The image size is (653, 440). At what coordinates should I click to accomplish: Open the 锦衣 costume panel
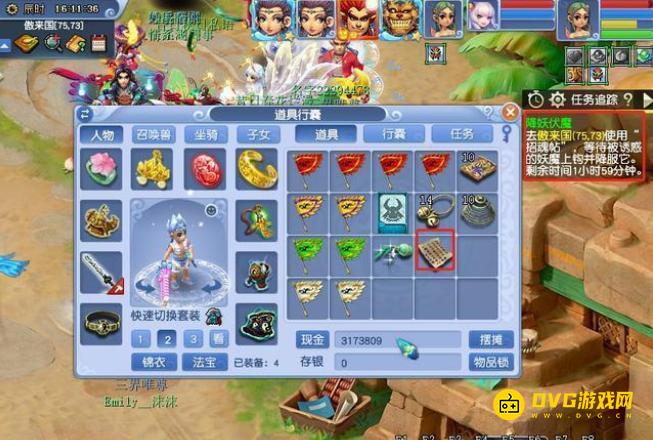coord(153,361)
